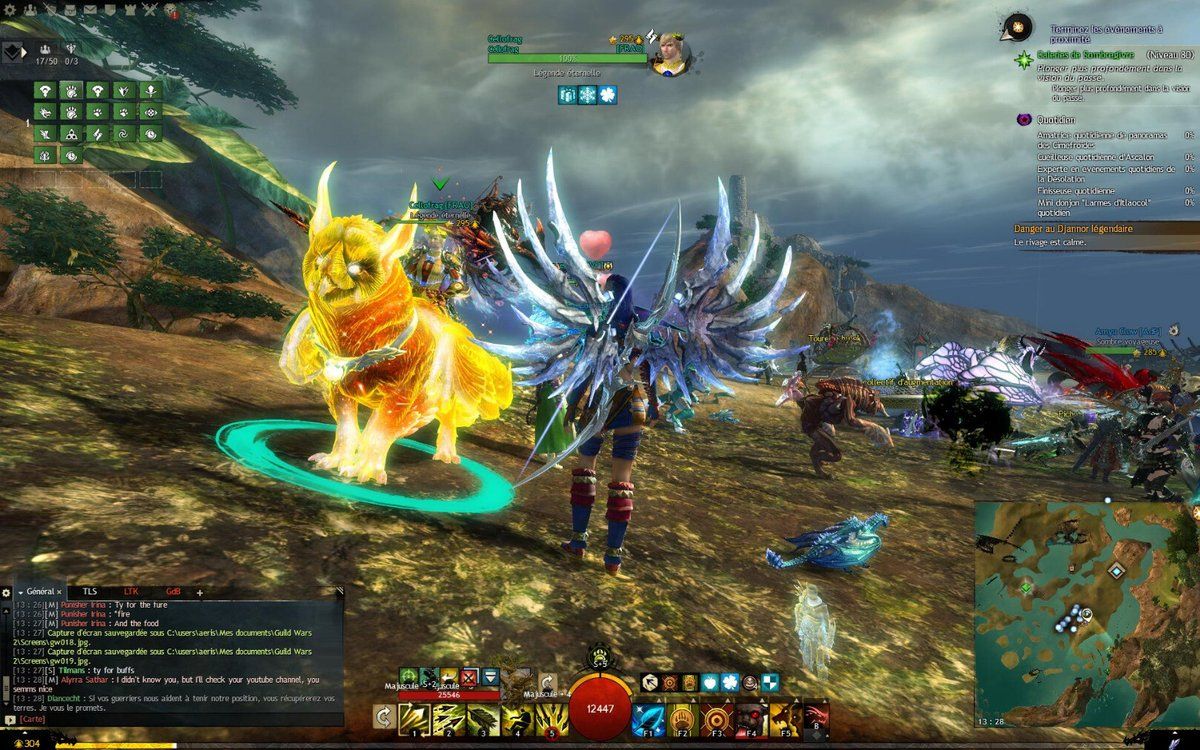Switch to the GdB chat tab

click(173, 592)
